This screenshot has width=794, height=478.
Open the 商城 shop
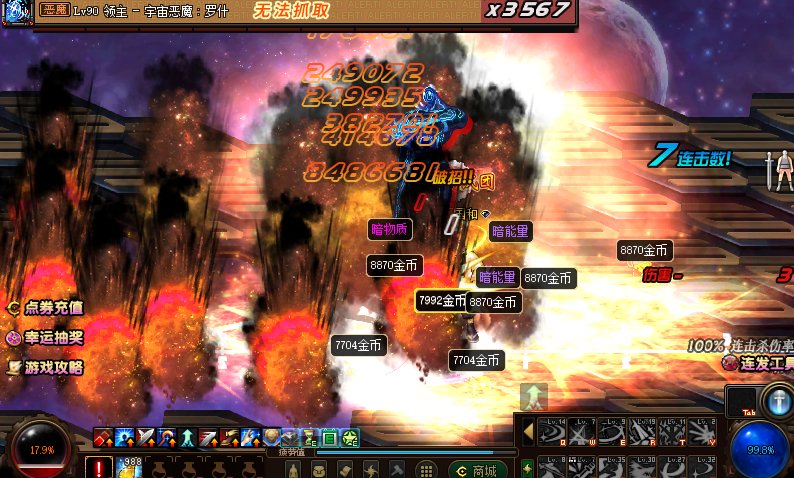pos(476,470)
